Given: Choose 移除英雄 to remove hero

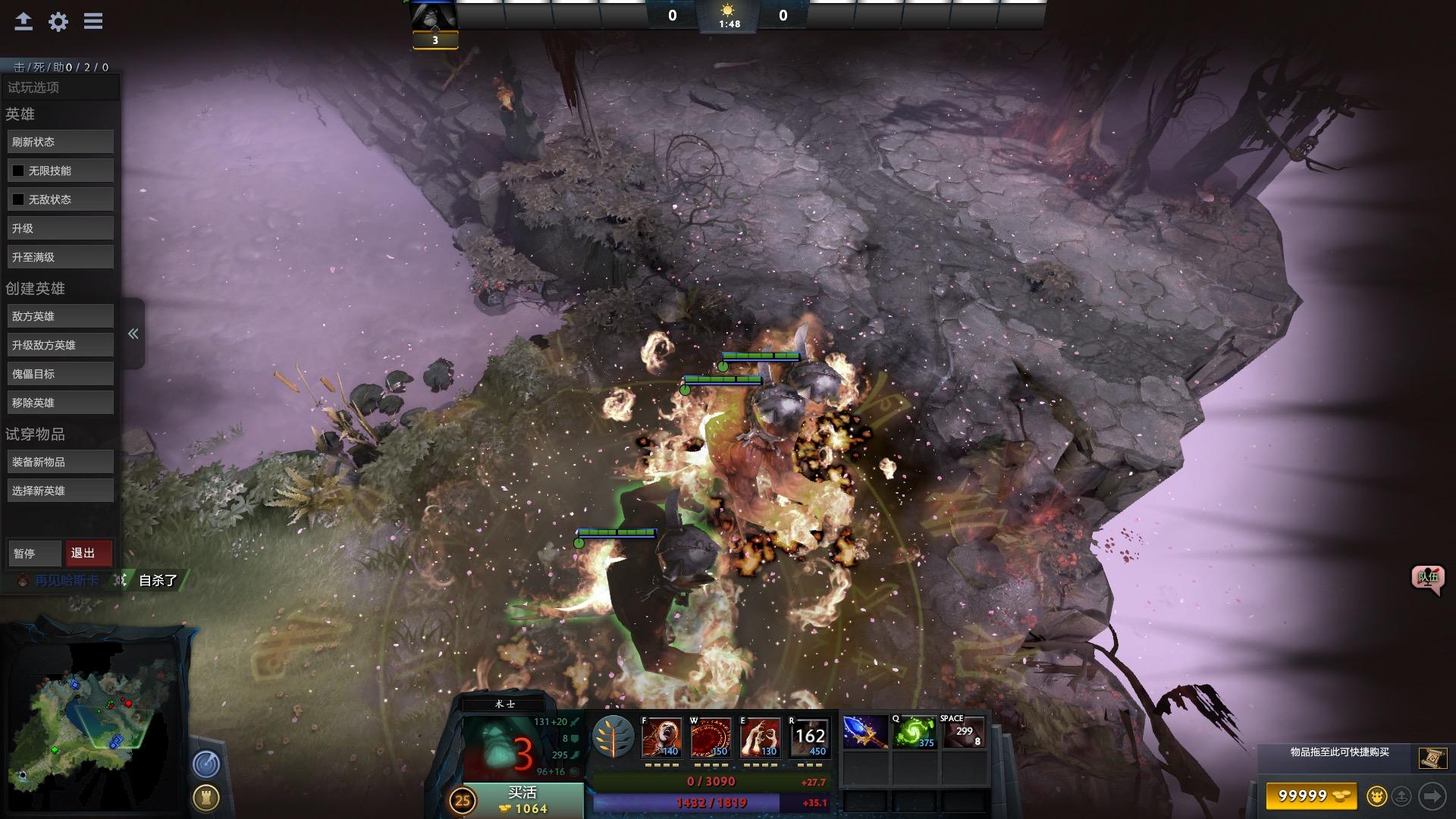Looking at the screenshot, I should pos(60,403).
